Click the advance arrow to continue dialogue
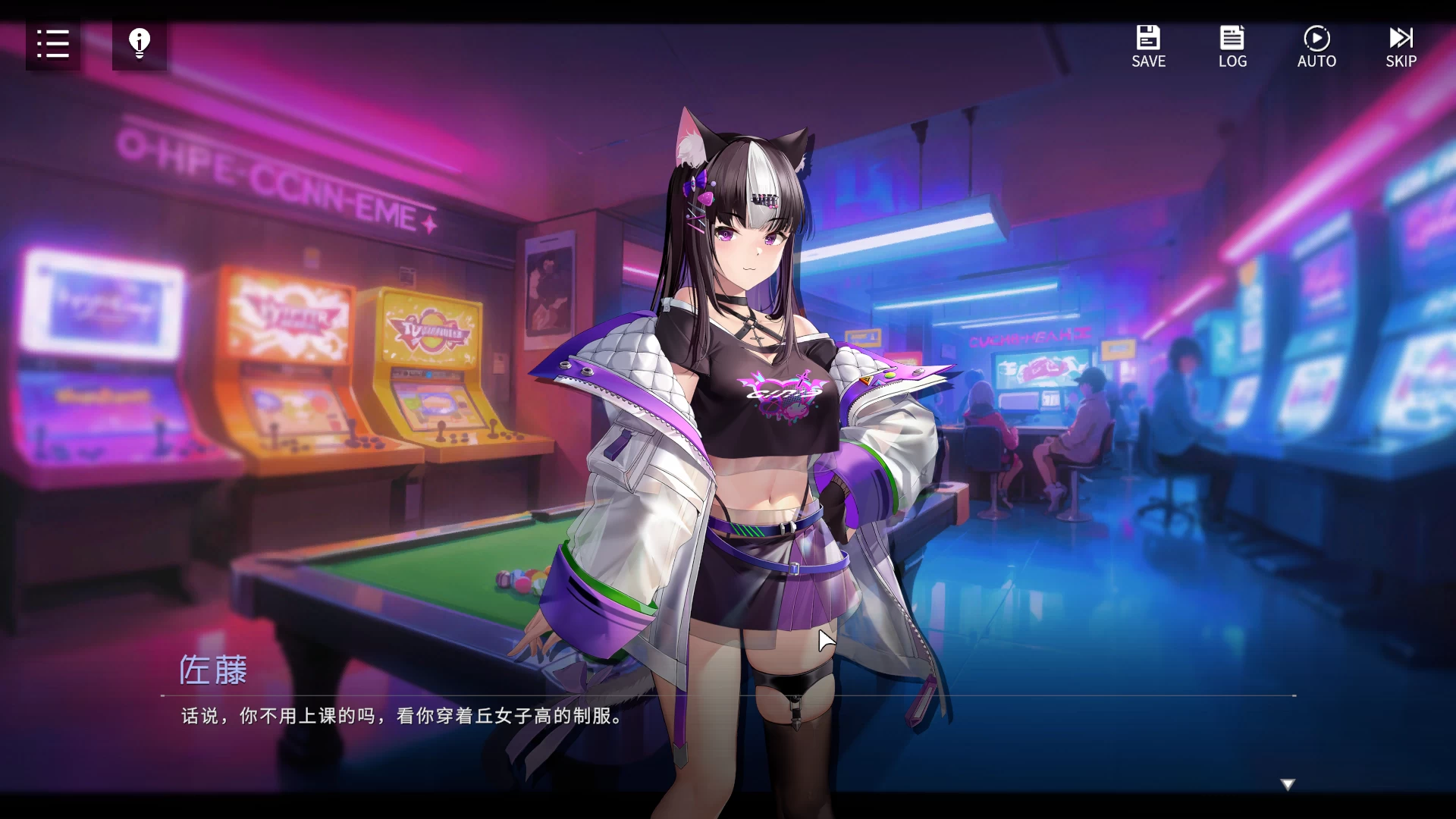The image size is (1456, 819). pyautogui.click(x=1287, y=782)
